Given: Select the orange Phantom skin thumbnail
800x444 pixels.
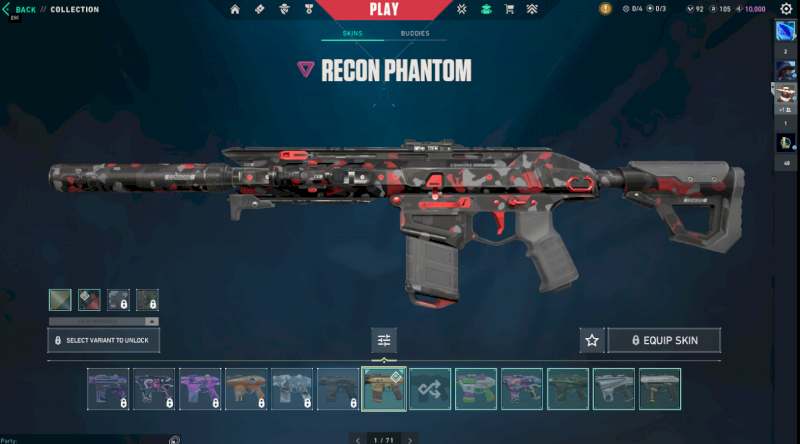Looking at the screenshot, I should coord(245,389).
